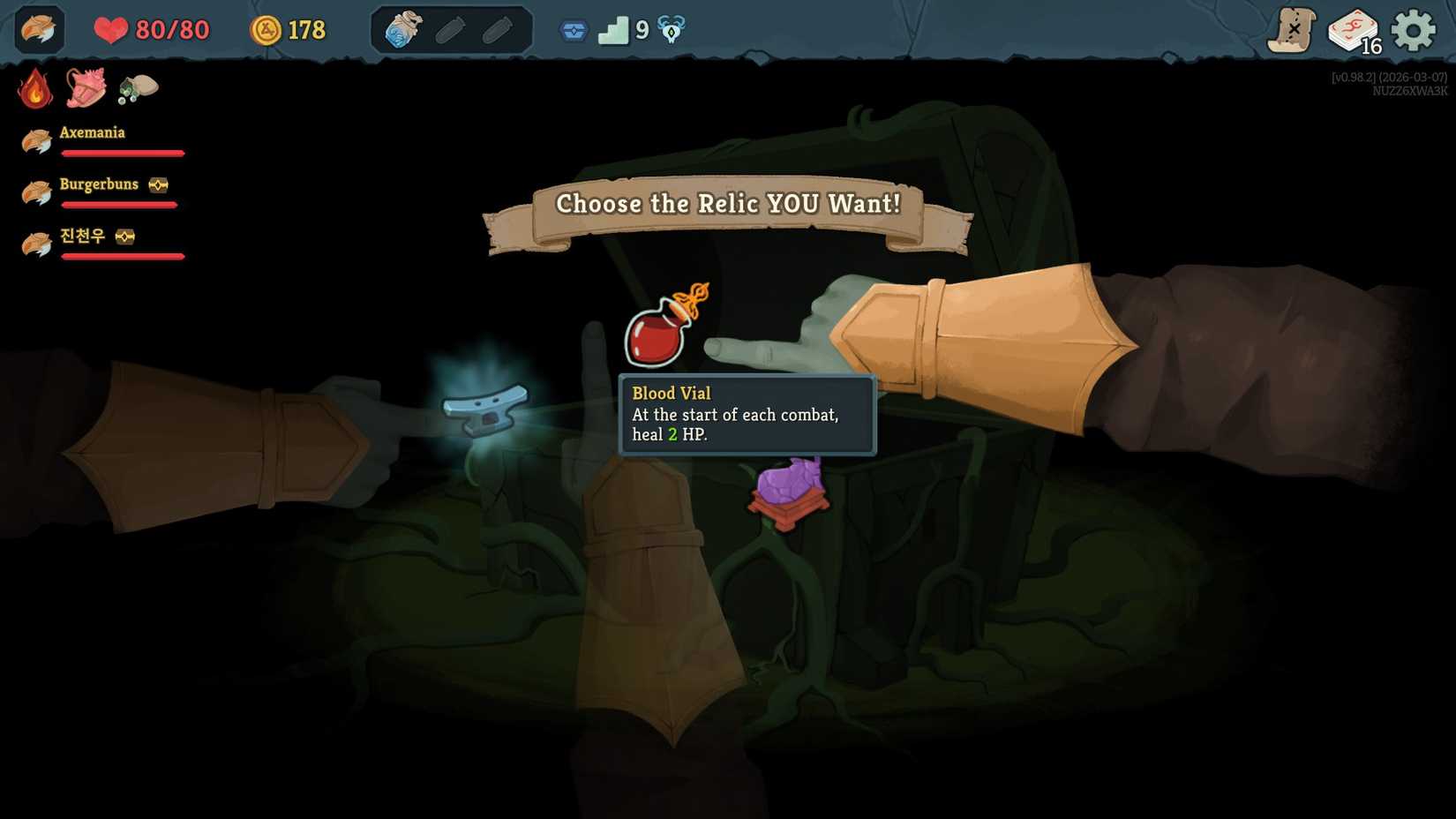Viewport: 1456px width, 819px height.
Task: Click the blue chest icon beside the floor counter
Action: [573, 29]
